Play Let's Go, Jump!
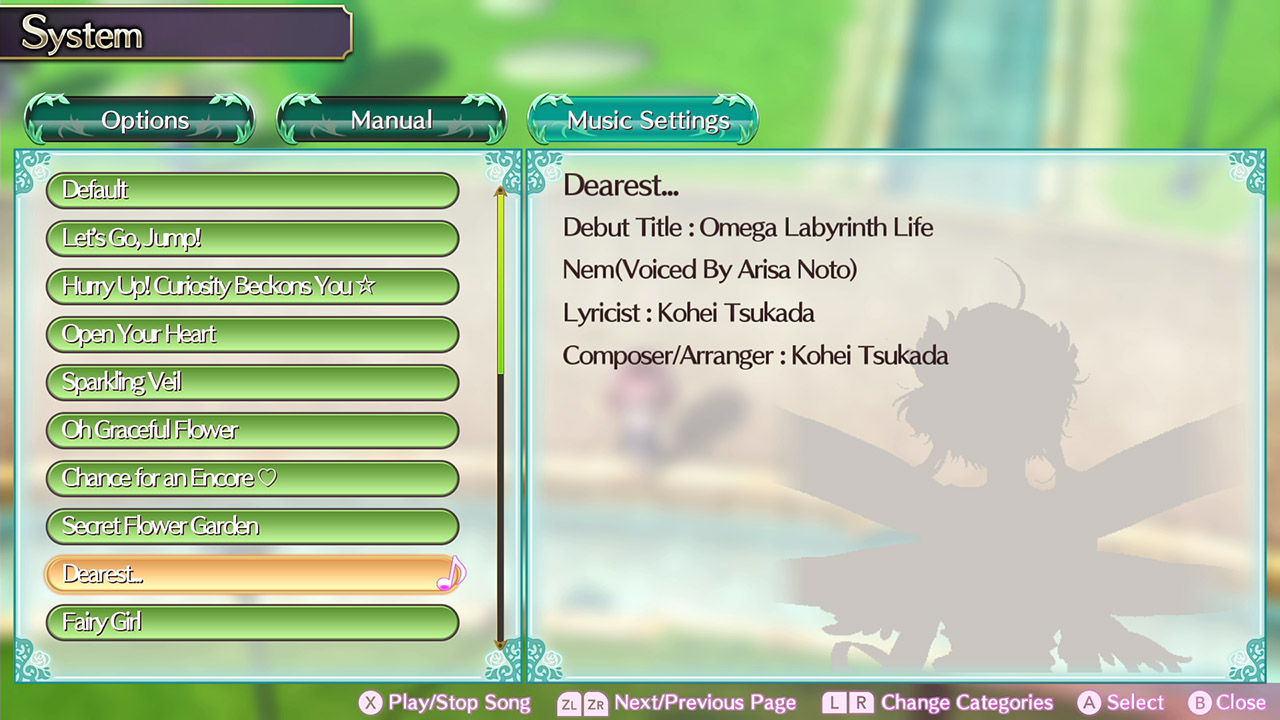This screenshot has width=1280, height=720. pyautogui.click(x=252, y=238)
